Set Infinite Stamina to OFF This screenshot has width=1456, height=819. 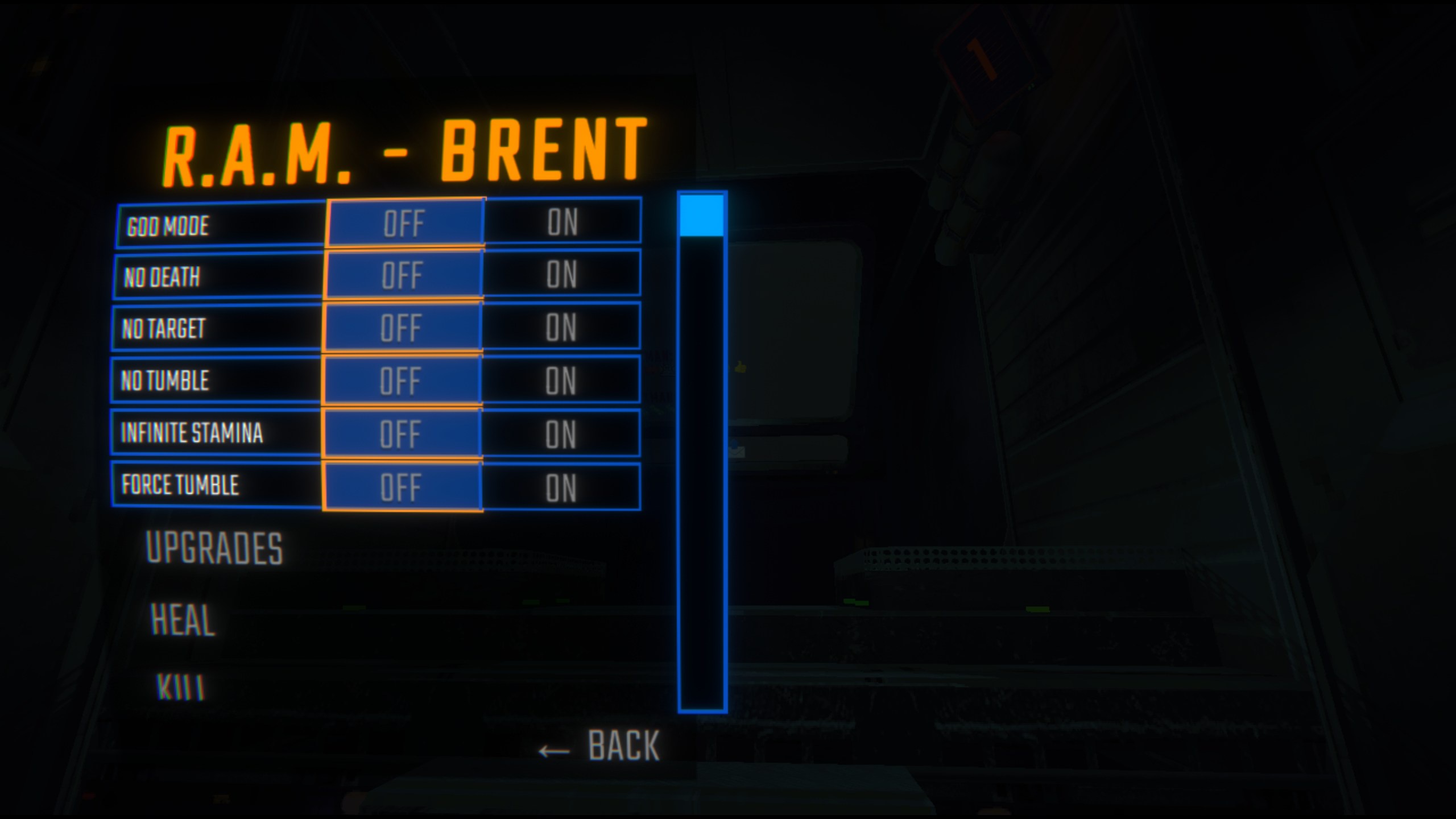point(405,435)
